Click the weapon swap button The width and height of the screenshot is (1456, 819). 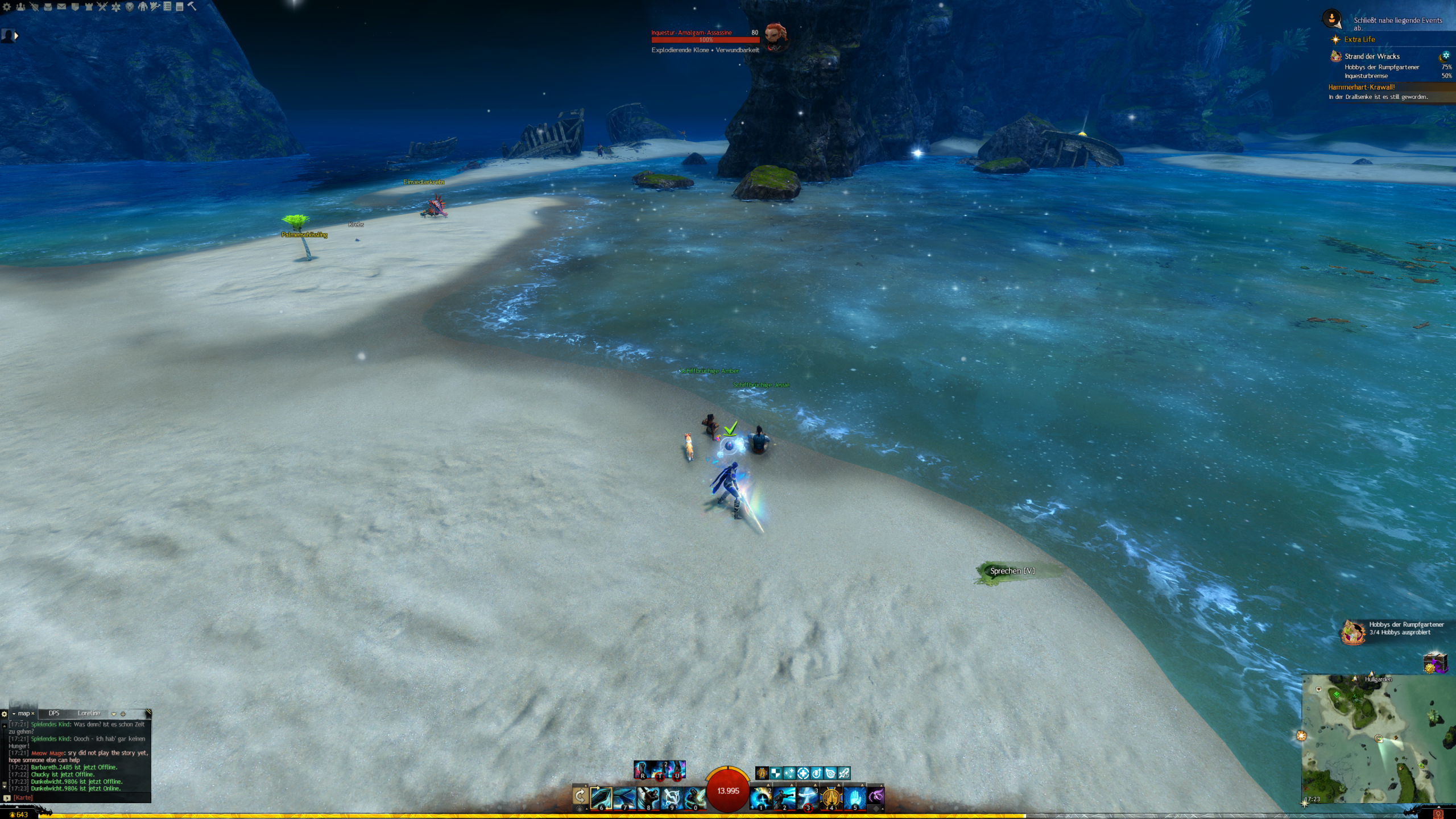pyautogui.click(x=580, y=796)
